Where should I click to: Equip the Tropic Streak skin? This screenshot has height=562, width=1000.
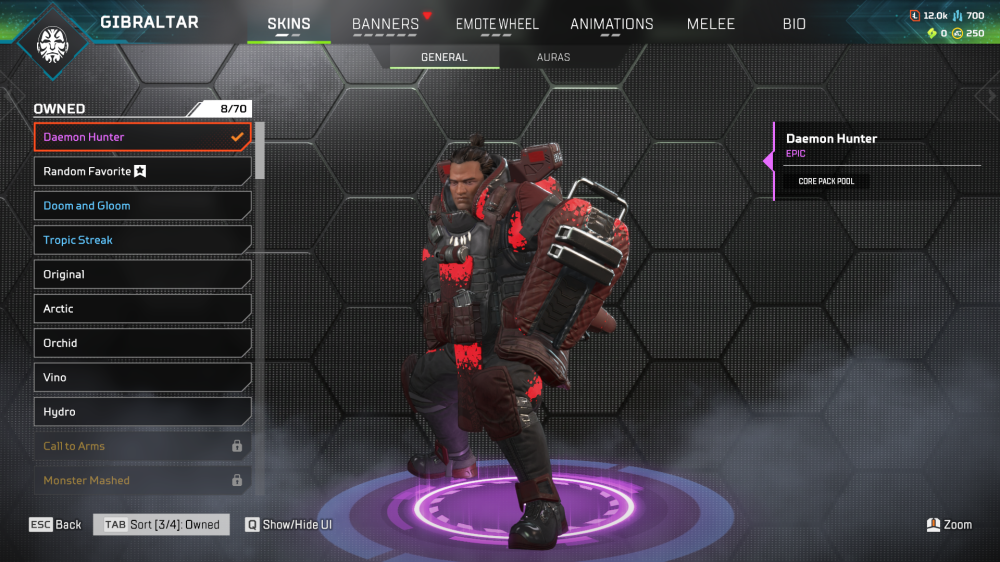pyautogui.click(x=142, y=240)
